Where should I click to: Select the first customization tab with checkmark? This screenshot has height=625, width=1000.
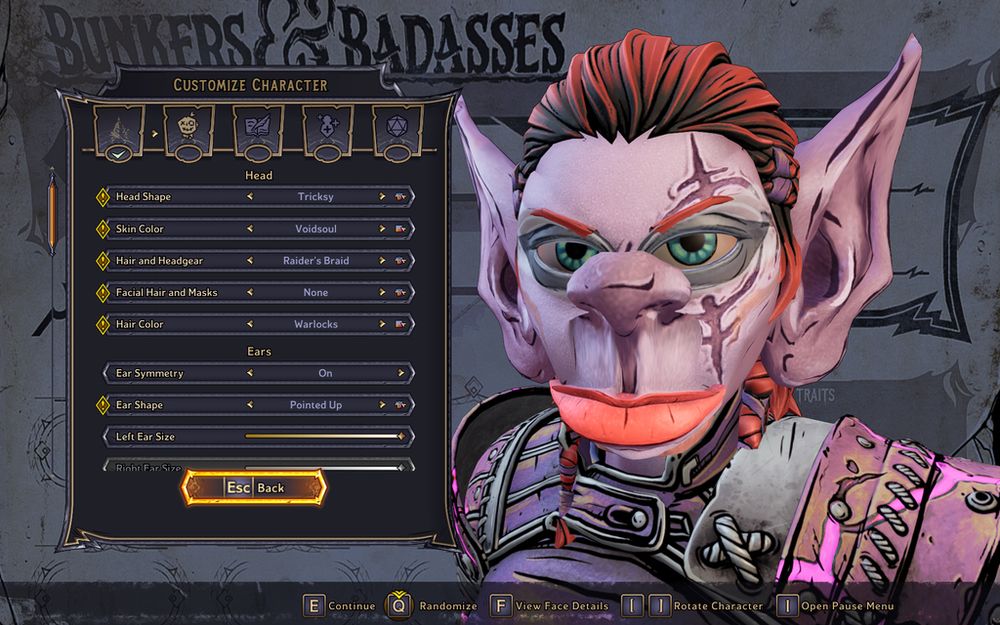[x=119, y=129]
